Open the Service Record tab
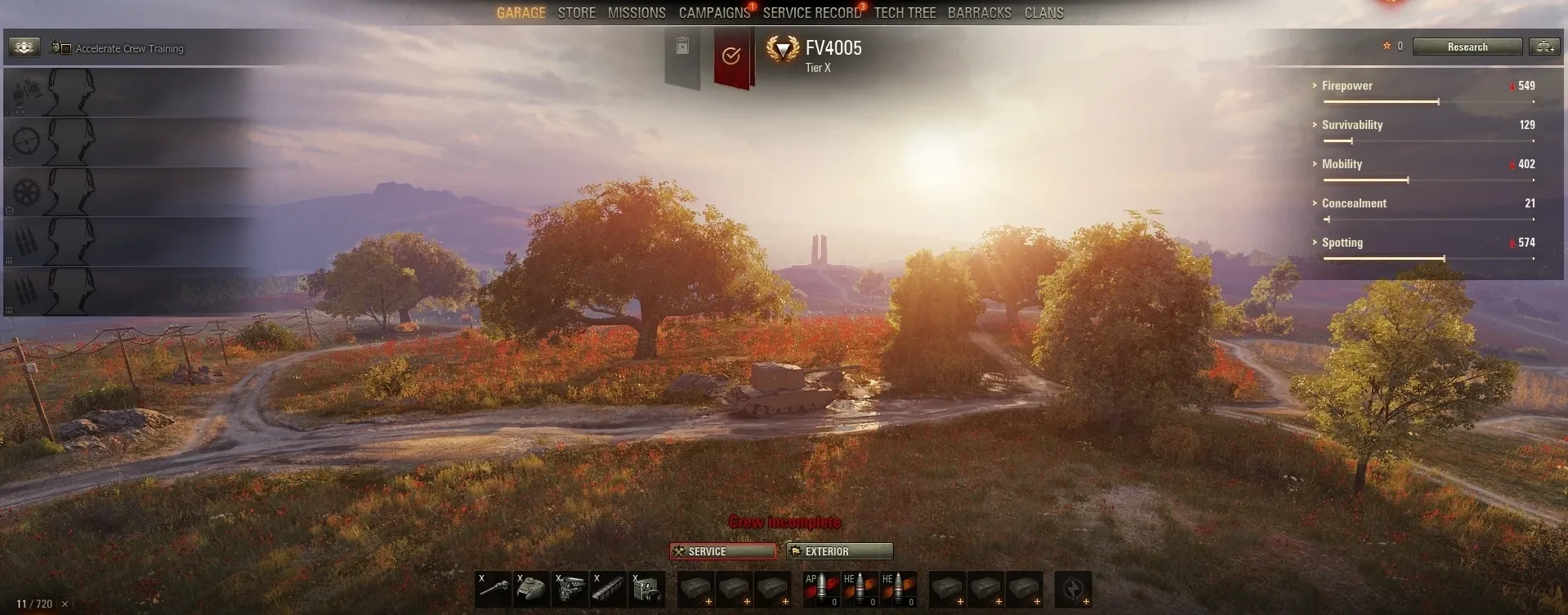Viewport: 1568px width, 615px height. [811, 13]
